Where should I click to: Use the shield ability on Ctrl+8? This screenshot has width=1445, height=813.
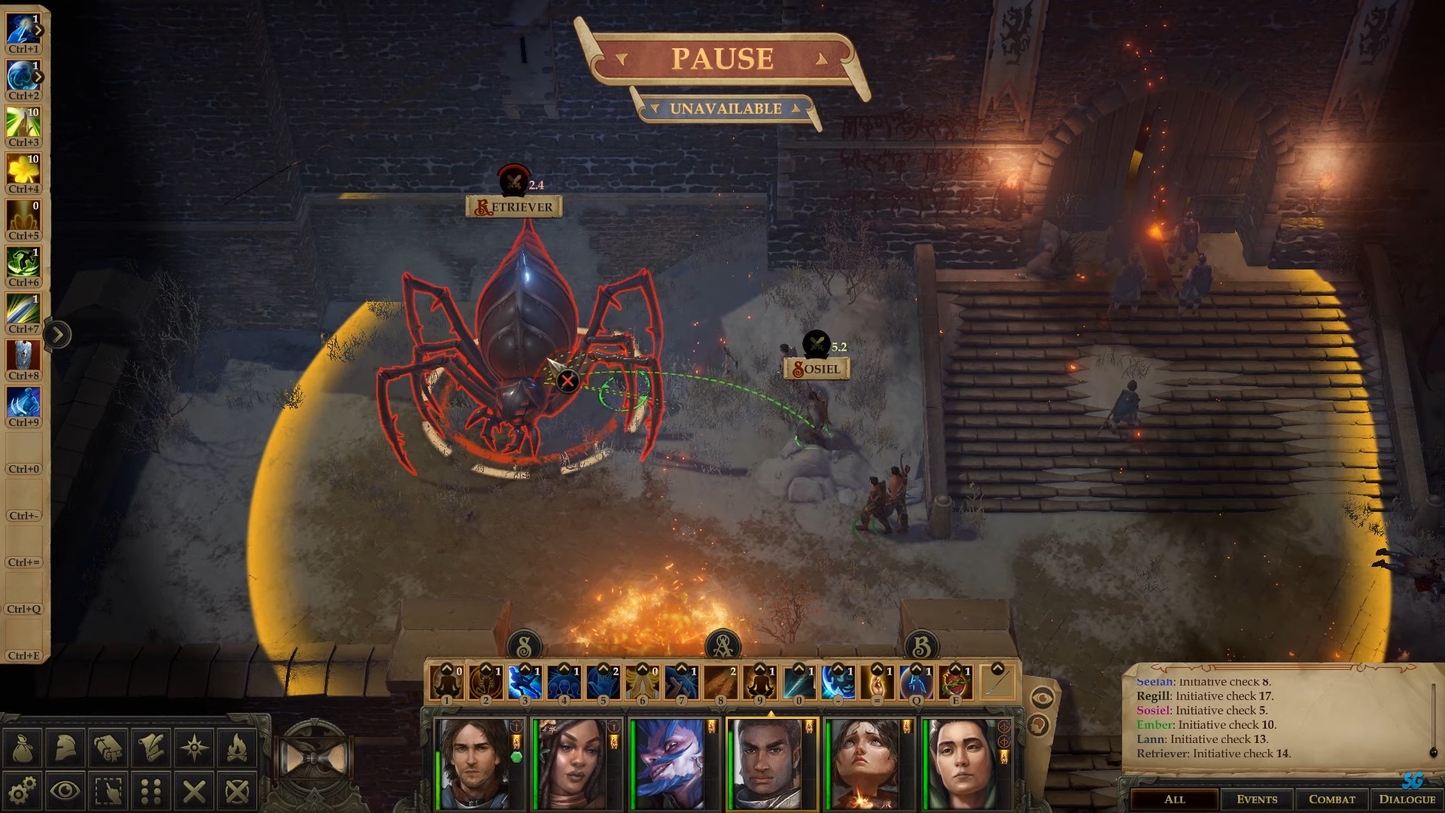(22, 356)
